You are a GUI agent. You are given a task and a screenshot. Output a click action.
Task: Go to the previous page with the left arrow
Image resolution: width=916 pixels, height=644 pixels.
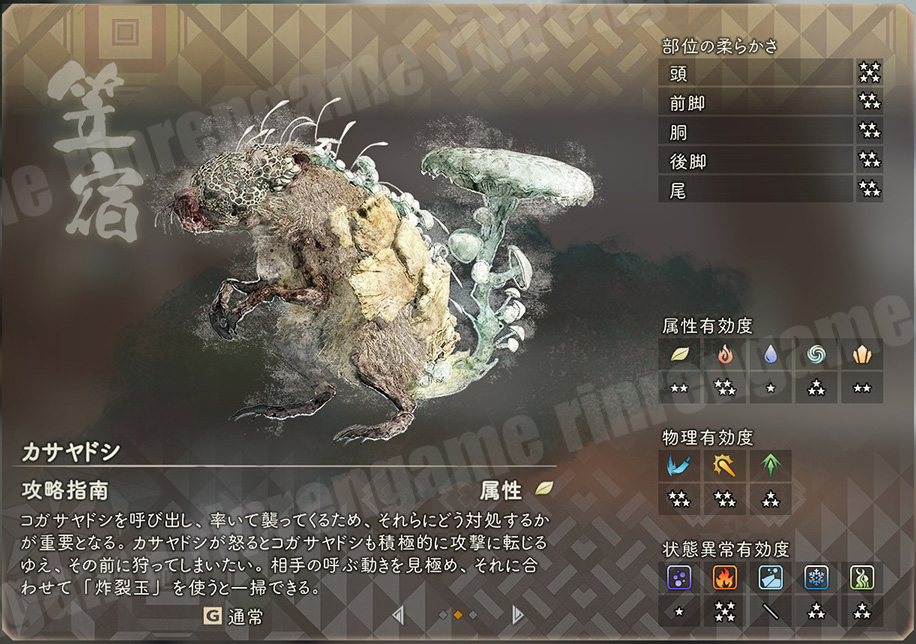(x=398, y=615)
